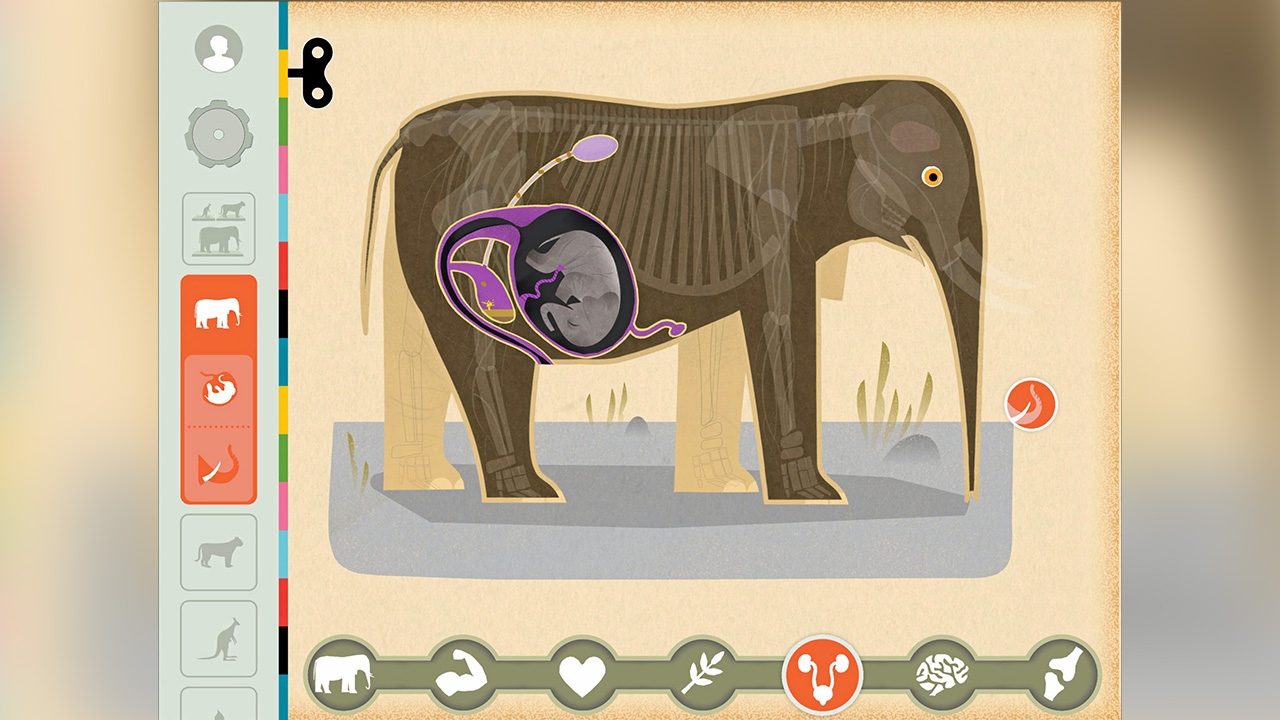The width and height of the screenshot is (1280, 720).
Task: View the brain nervous system layer
Action: point(942,674)
